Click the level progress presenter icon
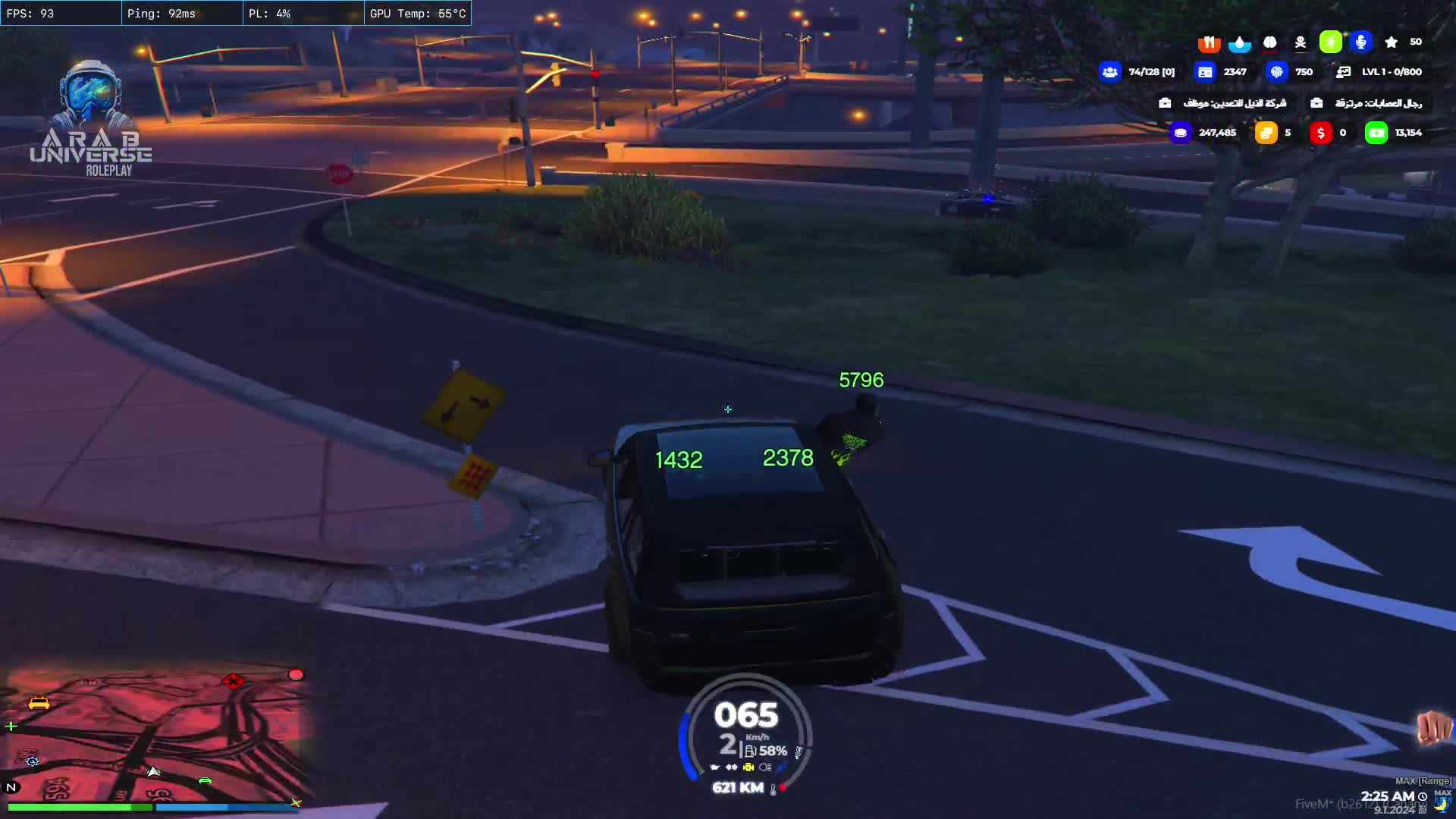The width and height of the screenshot is (1456, 819). [x=1343, y=72]
